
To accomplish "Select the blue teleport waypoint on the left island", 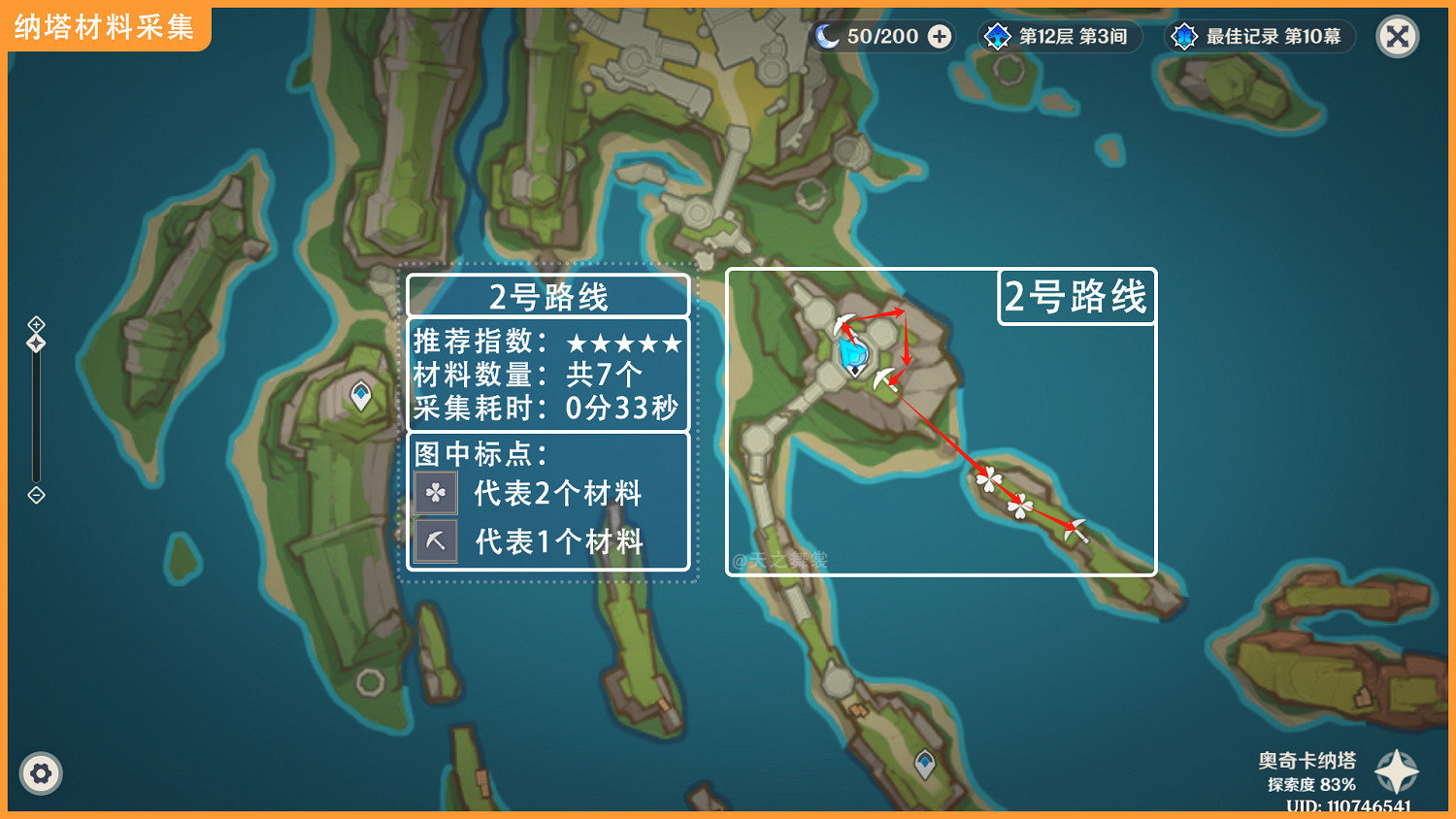I will coord(360,393).
